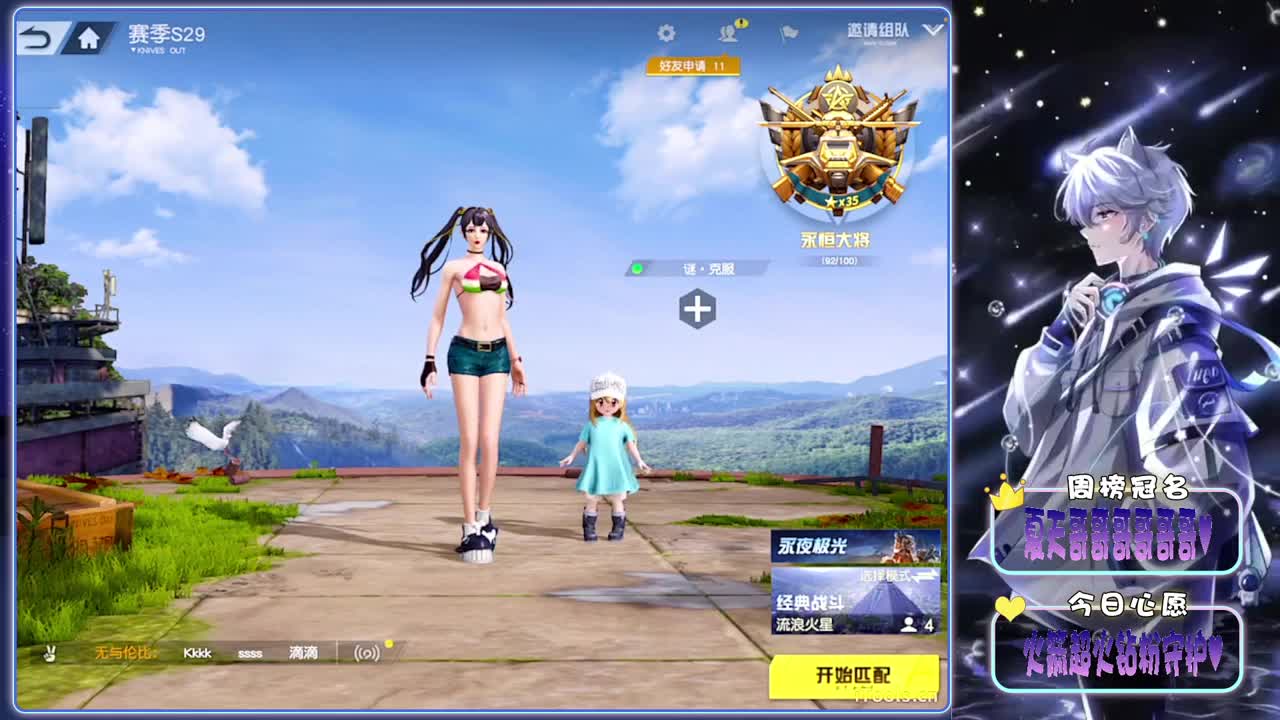The width and height of the screenshot is (1280, 720).
Task: Open the 永恒大将 rank emblem
Action: pos(836,152)
